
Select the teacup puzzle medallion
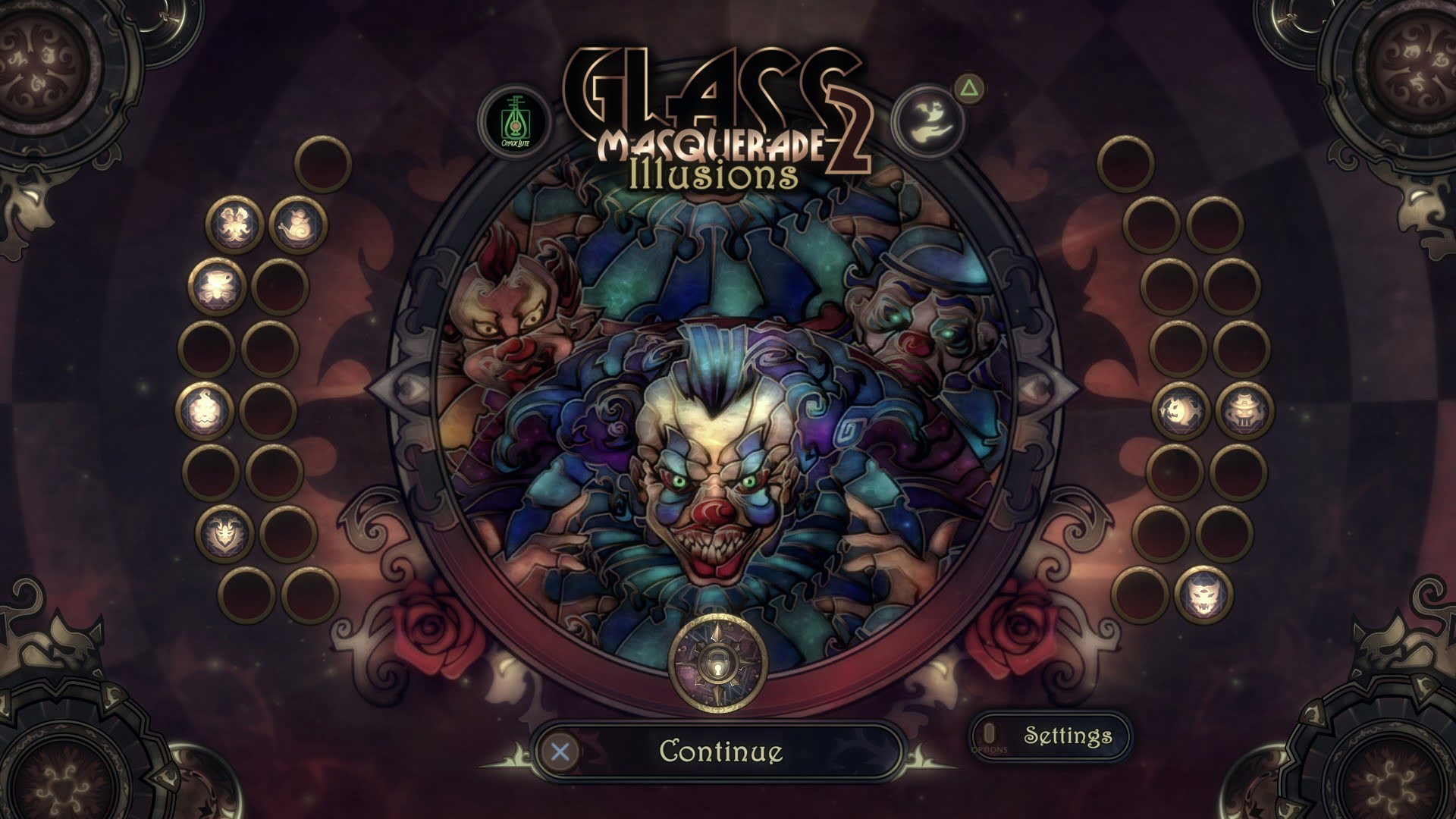pyautogui.click(x=216, y=287)
